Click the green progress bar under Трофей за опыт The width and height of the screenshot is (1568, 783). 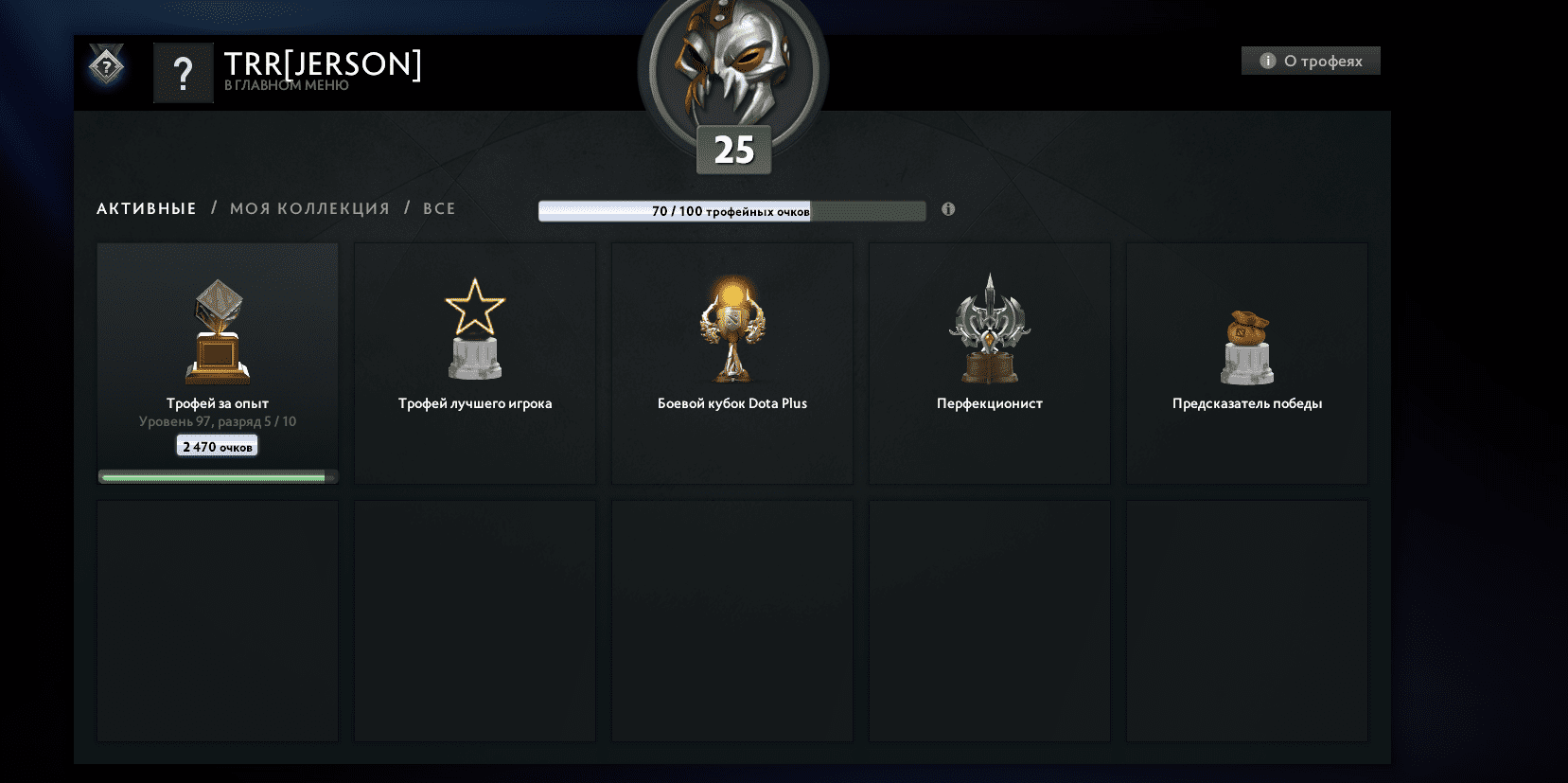tap(217, 476)
